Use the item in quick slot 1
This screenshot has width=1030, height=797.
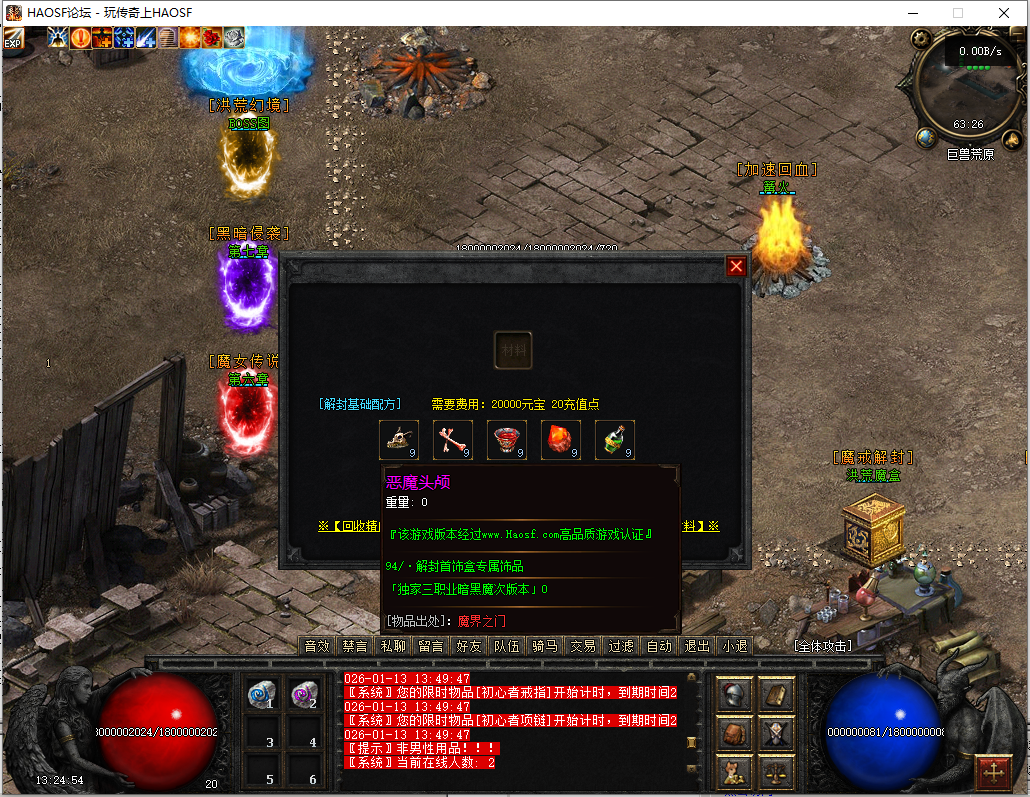coord(263,696)
